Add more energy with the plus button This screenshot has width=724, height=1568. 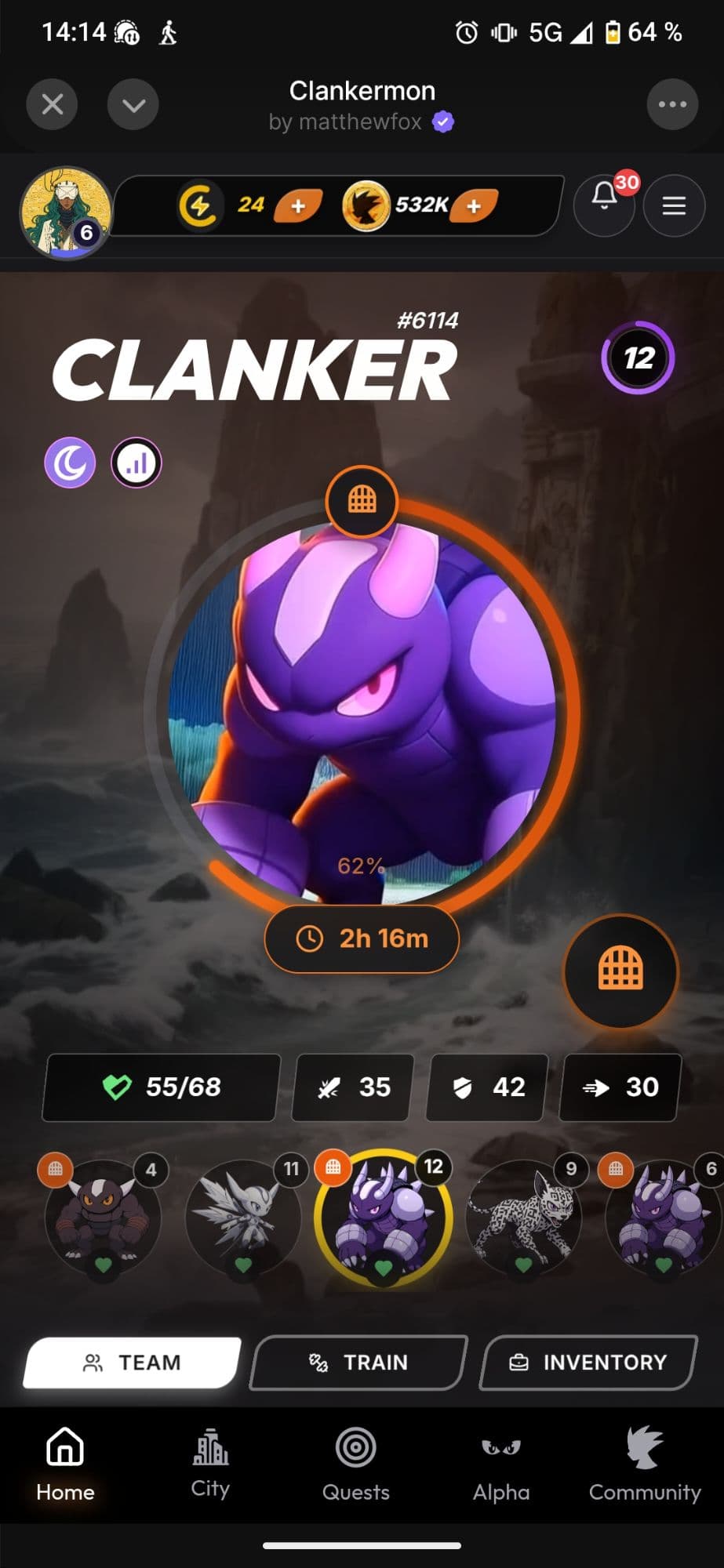[x=298, y=206]
